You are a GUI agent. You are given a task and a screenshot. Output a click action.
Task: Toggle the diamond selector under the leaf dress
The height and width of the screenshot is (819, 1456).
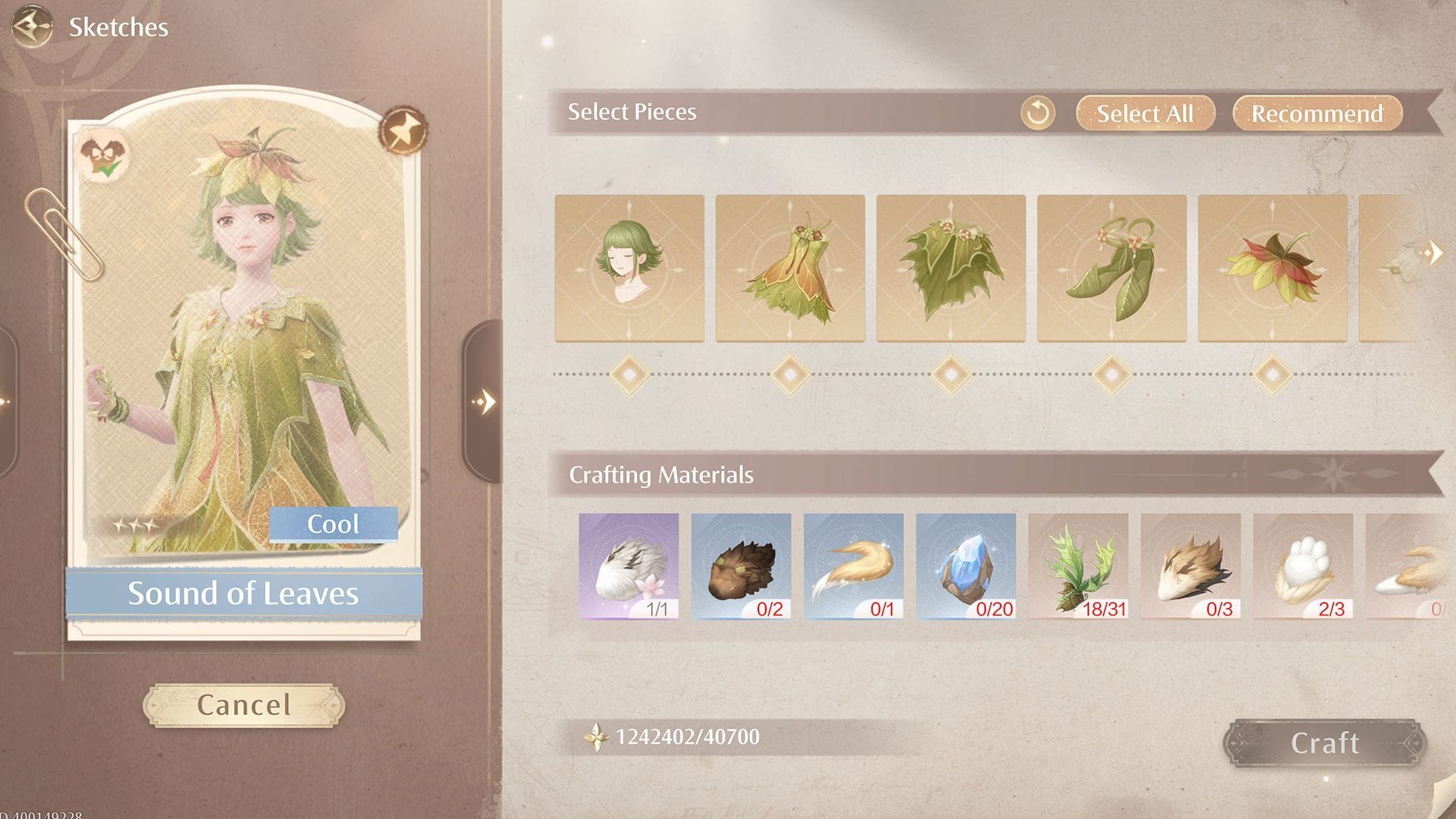tap(792, 374)
